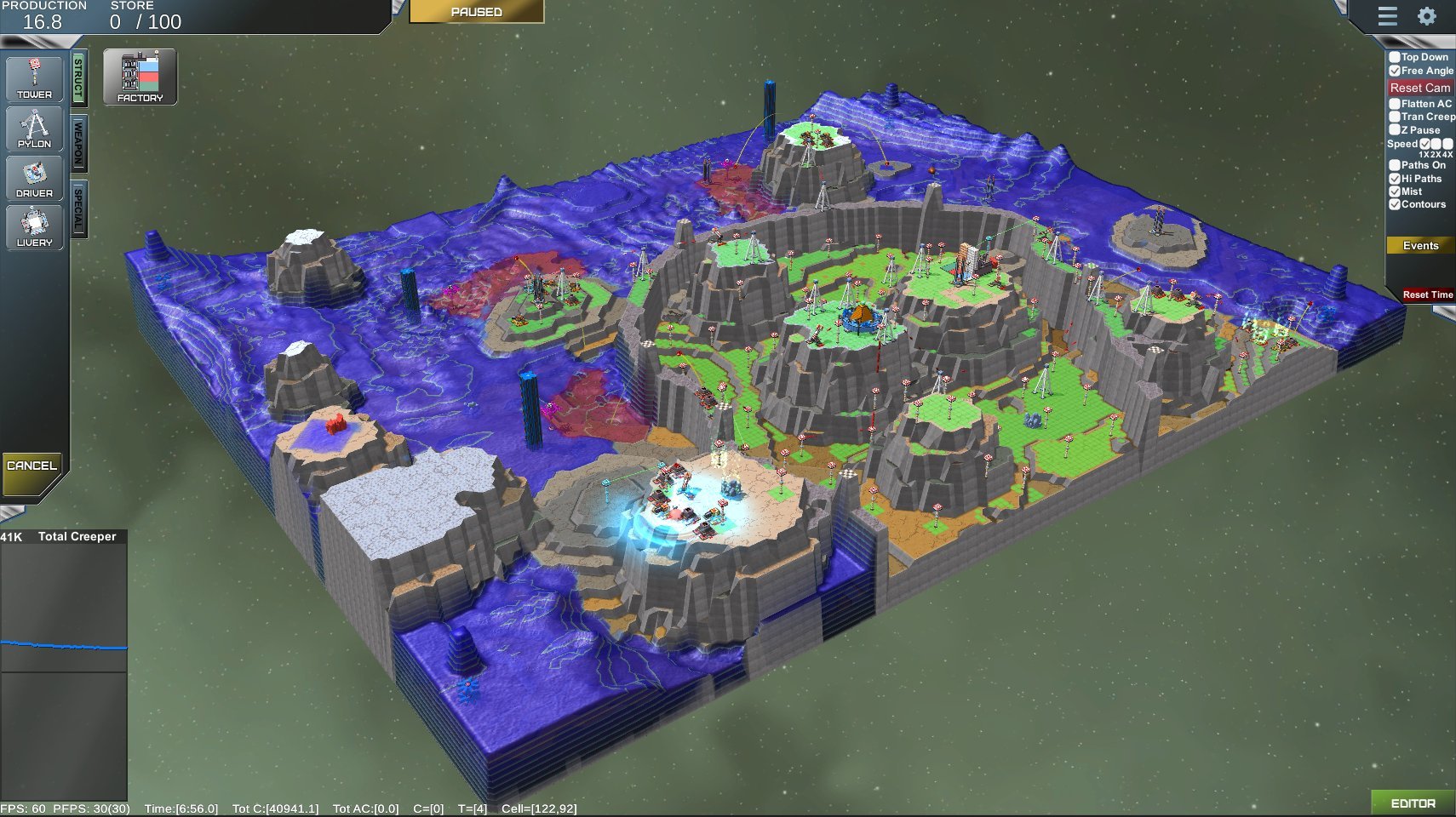
Task: Cancel the current build selection
Action: click(x=32, y=466)
